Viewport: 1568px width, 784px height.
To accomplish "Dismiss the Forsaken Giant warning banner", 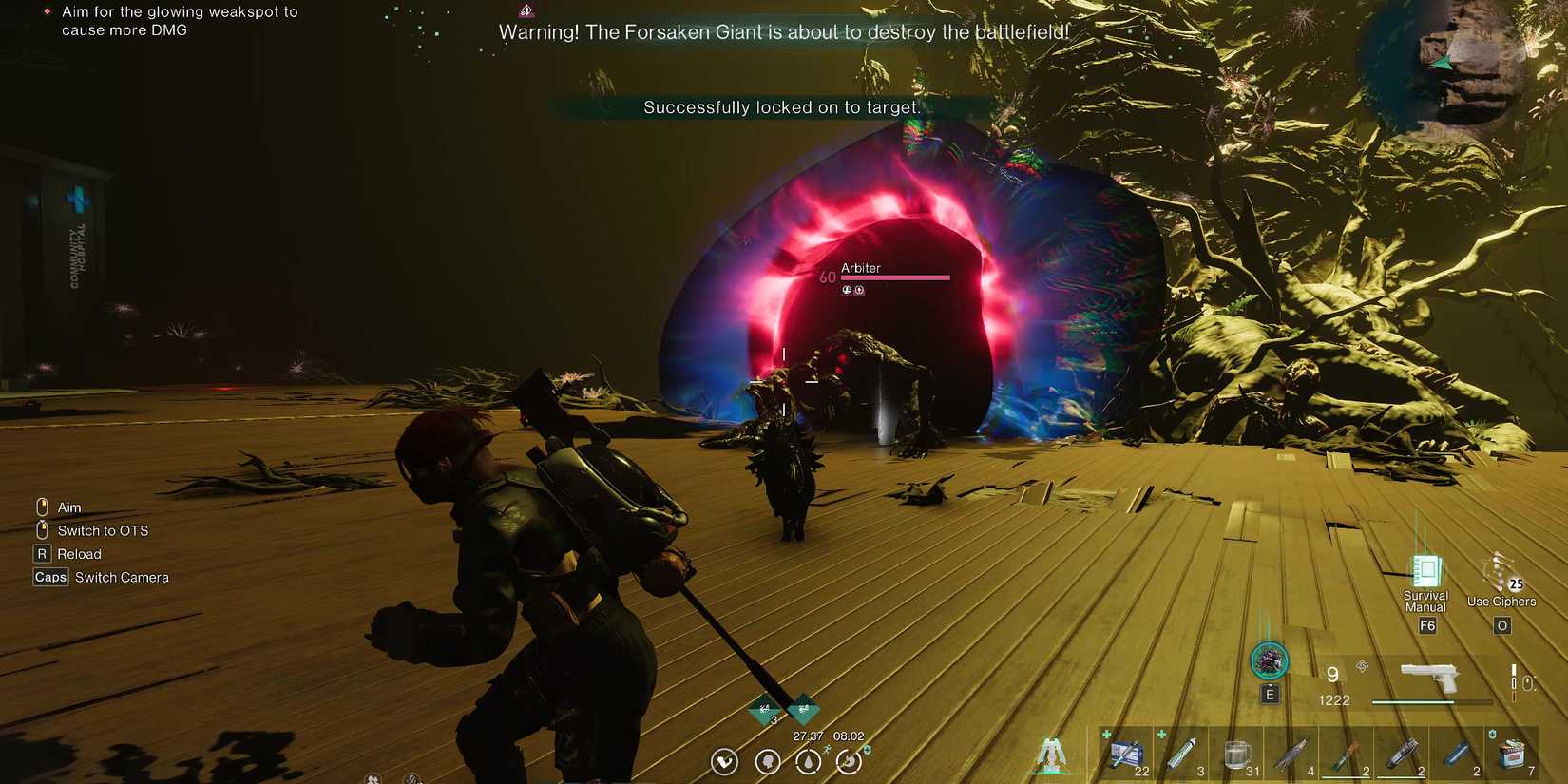I will coord(784,31).
